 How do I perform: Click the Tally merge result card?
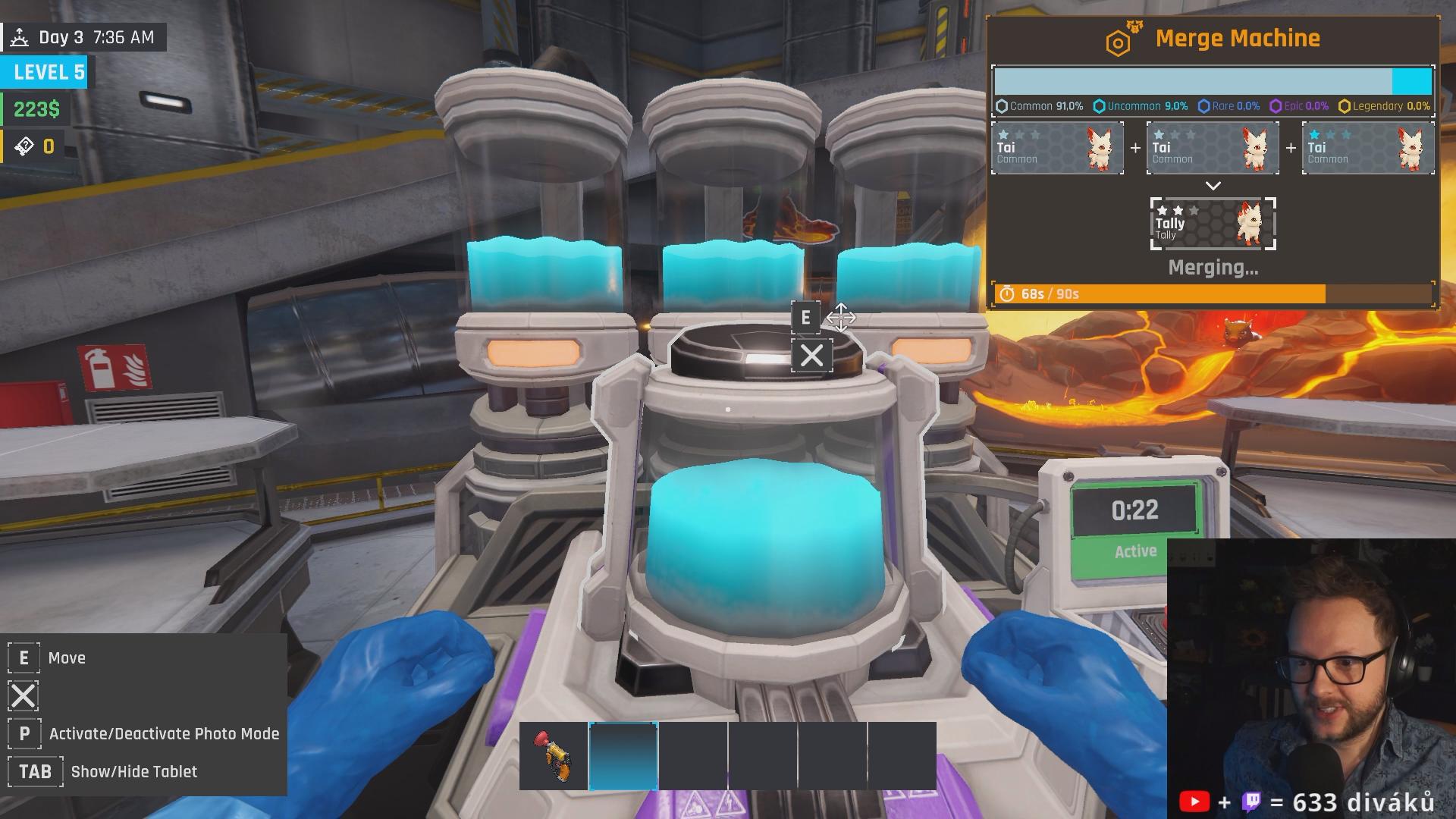(1213, 224)
